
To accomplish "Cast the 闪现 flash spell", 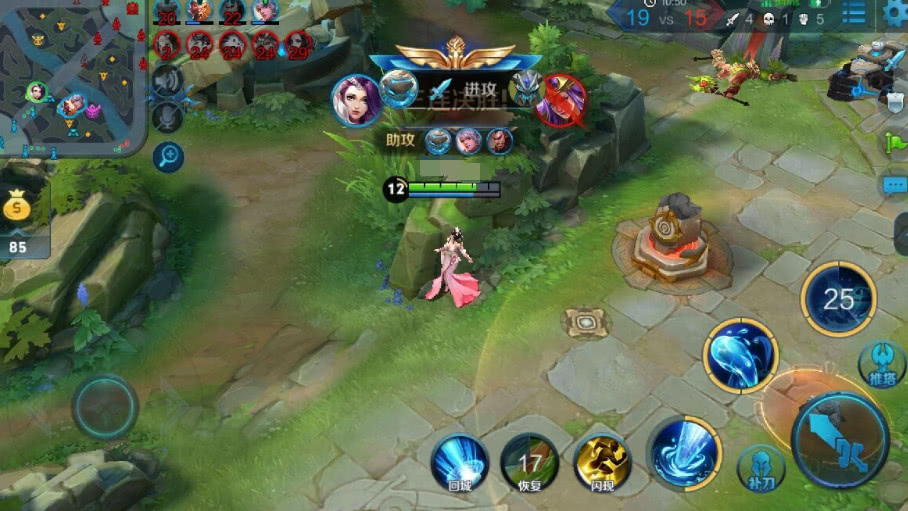I will [x=602, y=461].
